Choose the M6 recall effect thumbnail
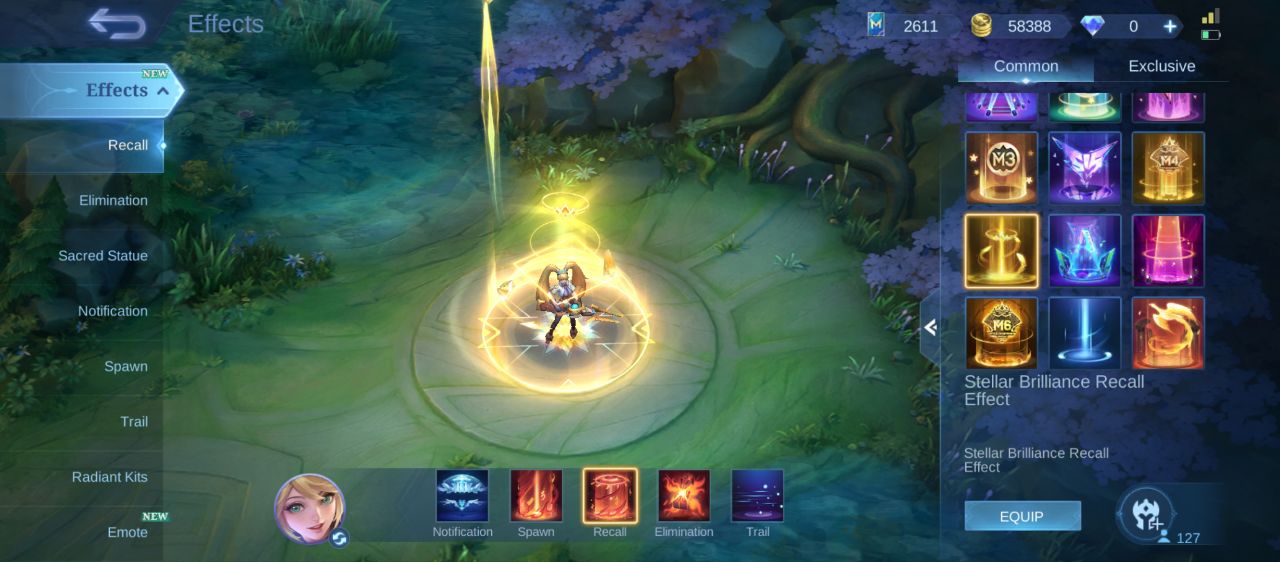The image size is (1280, 562). point(1001,333)
